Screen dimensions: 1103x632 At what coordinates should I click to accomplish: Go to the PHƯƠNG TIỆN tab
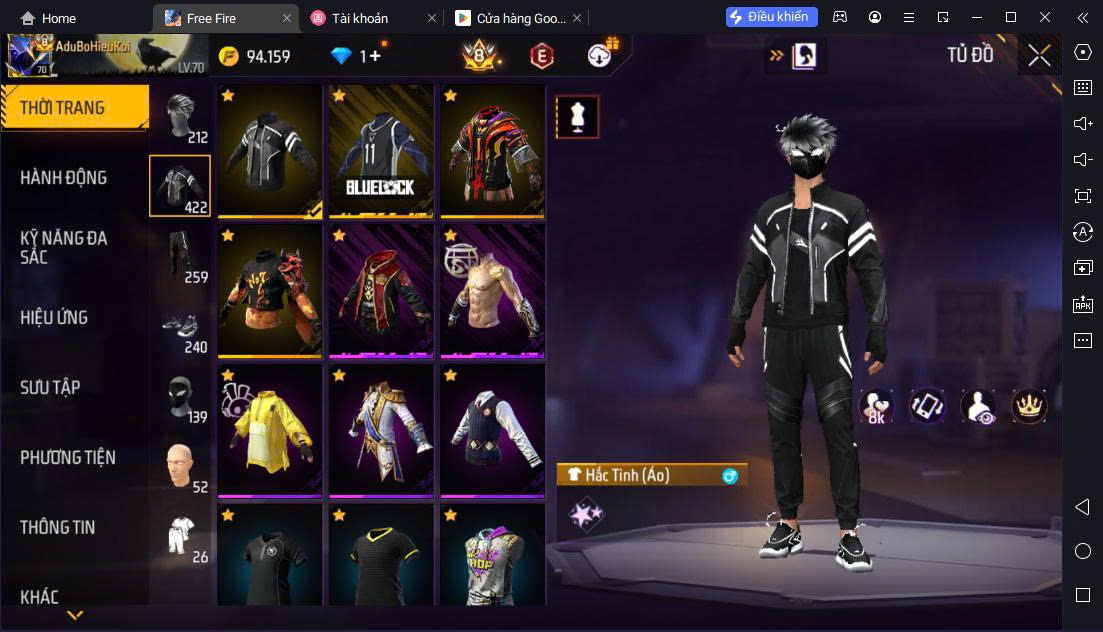pos(68,458)
